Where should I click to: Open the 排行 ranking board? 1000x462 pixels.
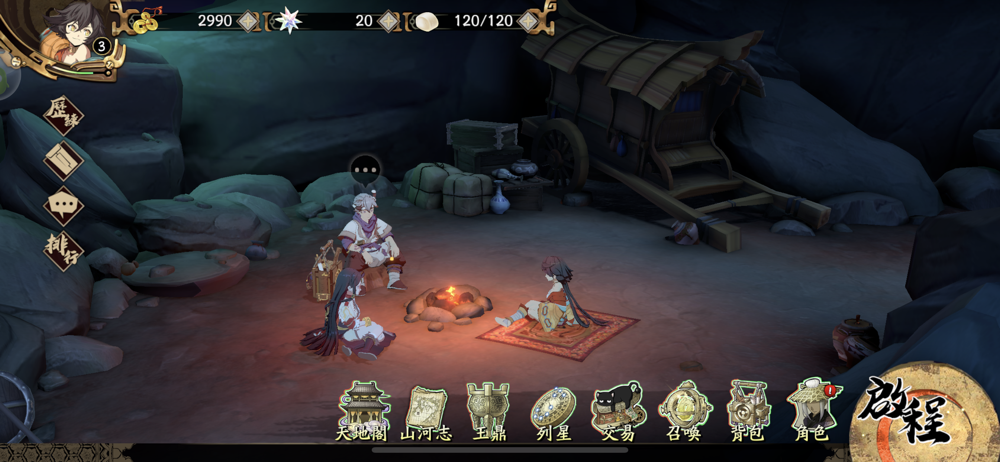[x=64, y=251]
